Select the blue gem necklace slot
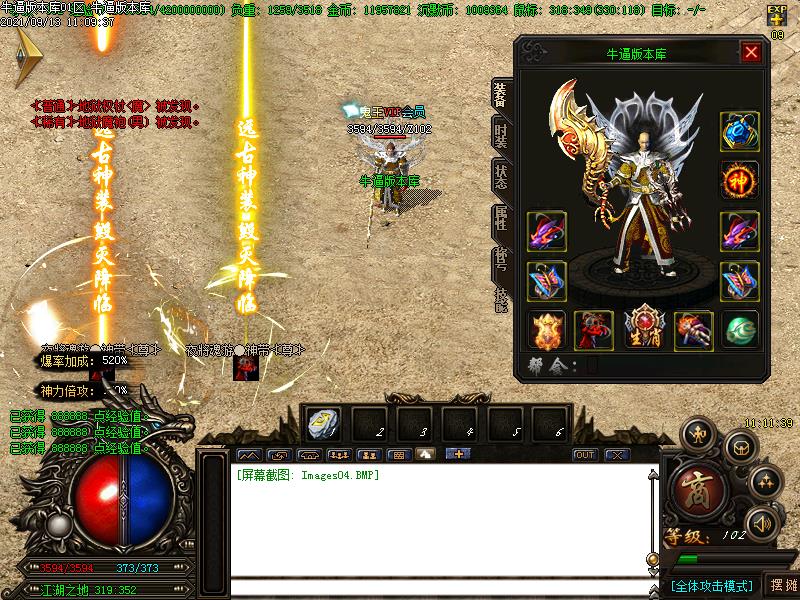Viewport: 800px width, 600px height. (739, 131)
